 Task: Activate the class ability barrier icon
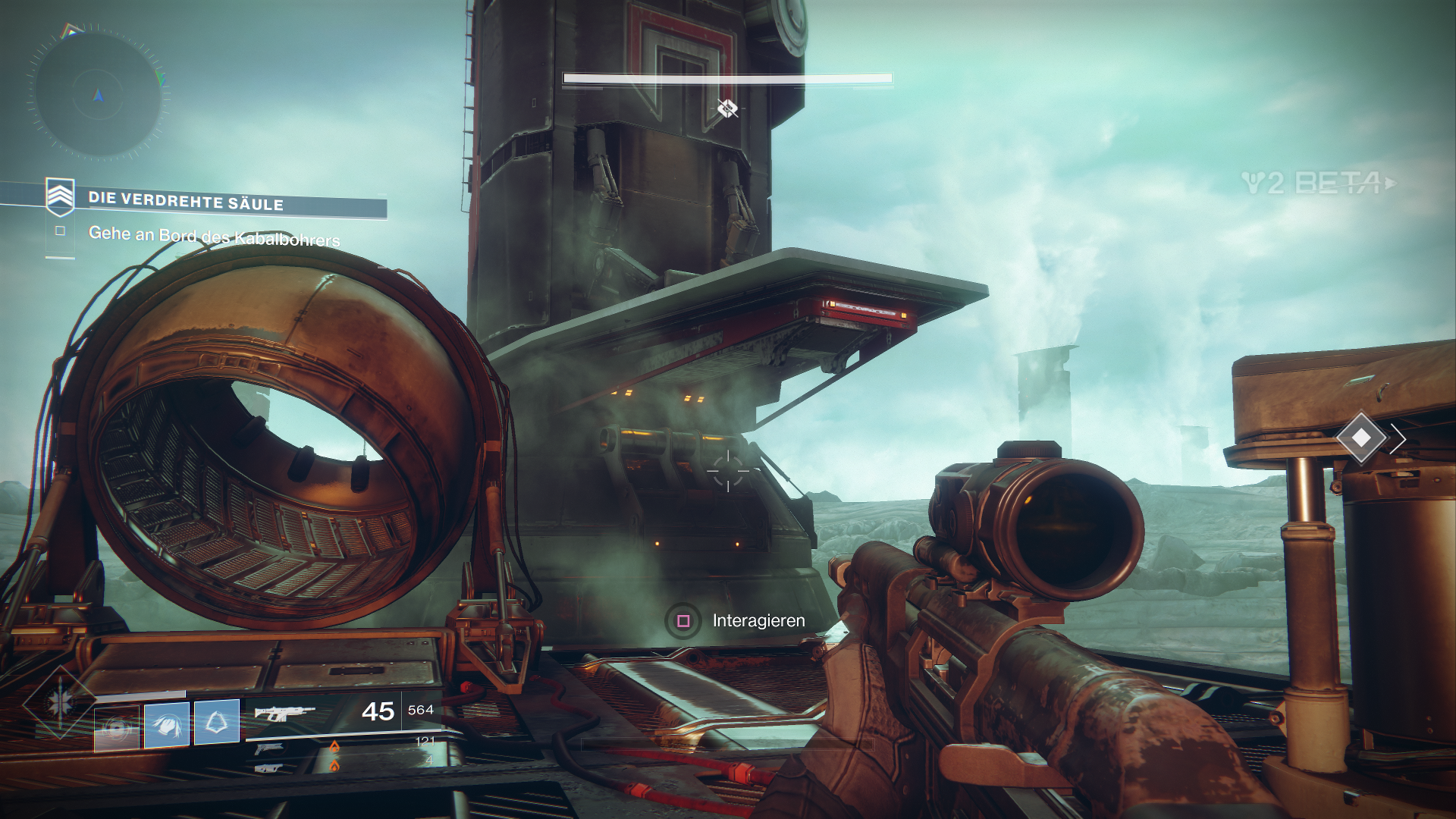[217, 722]
